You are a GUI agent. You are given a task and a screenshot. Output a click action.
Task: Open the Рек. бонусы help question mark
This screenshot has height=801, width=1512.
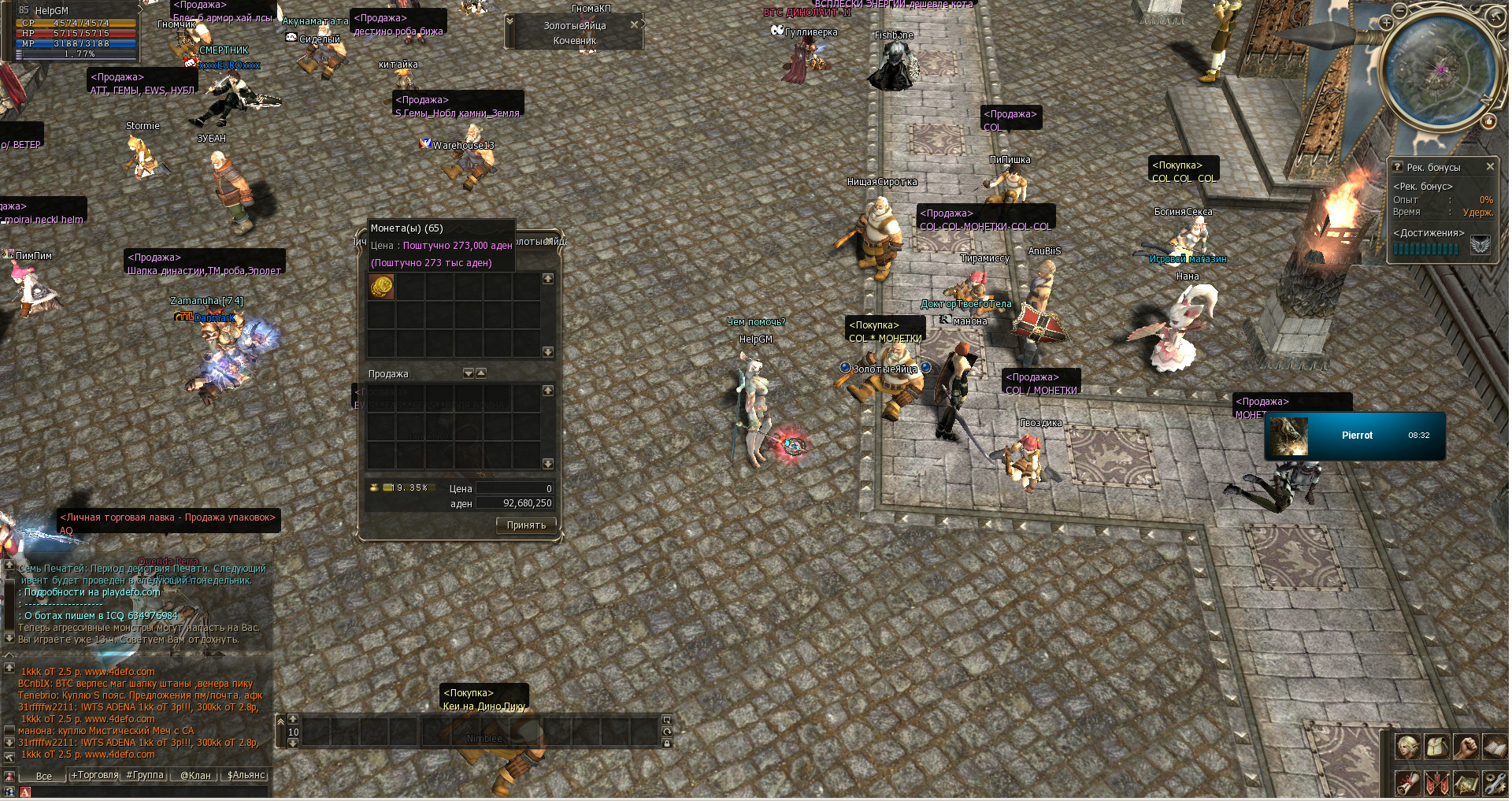(1397, 167)
